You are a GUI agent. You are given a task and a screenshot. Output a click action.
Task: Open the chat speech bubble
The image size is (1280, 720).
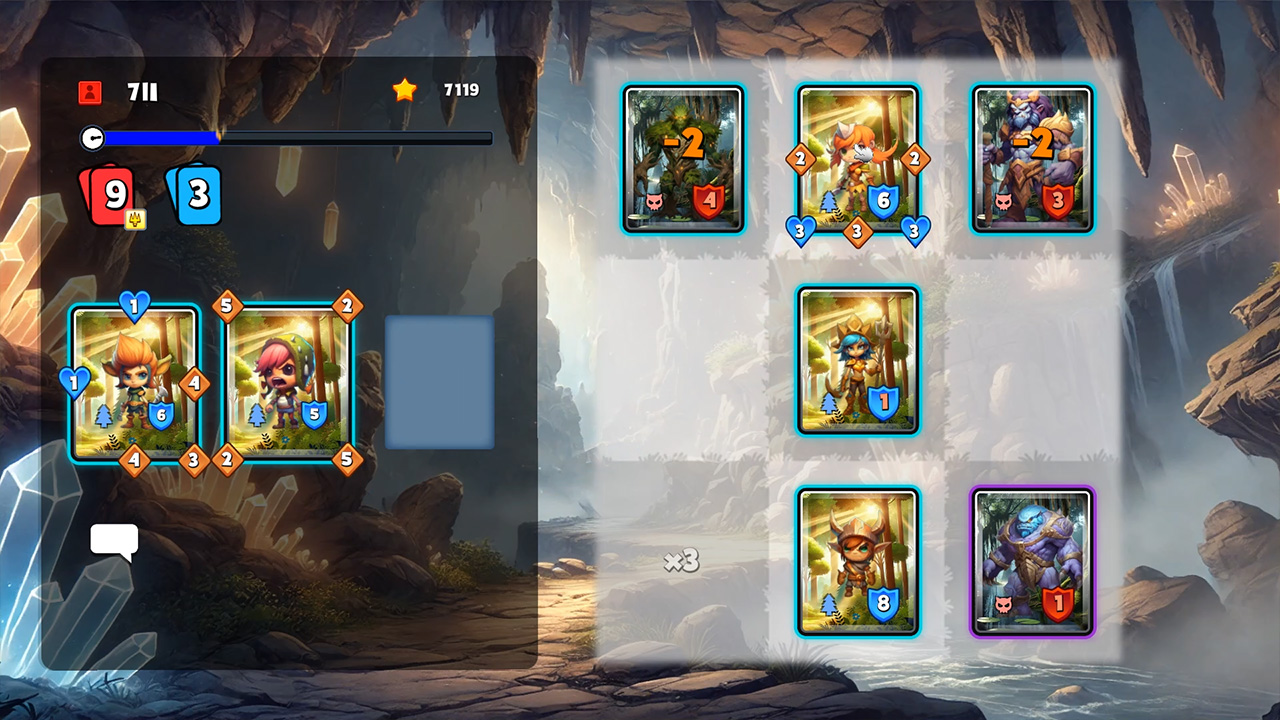pyautogui.click(x=114, y=541)
